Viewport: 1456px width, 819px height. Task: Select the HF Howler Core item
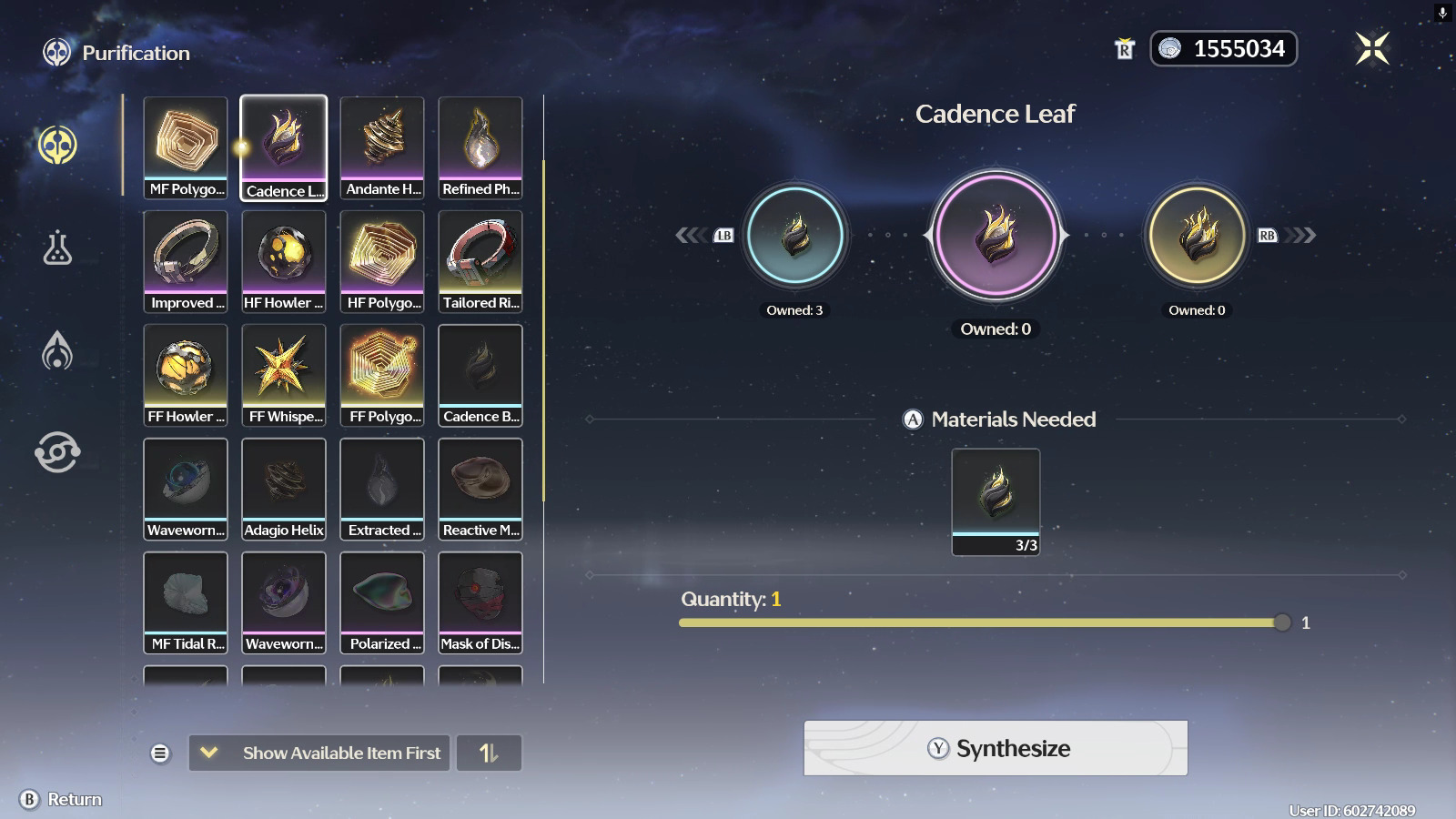284,261
